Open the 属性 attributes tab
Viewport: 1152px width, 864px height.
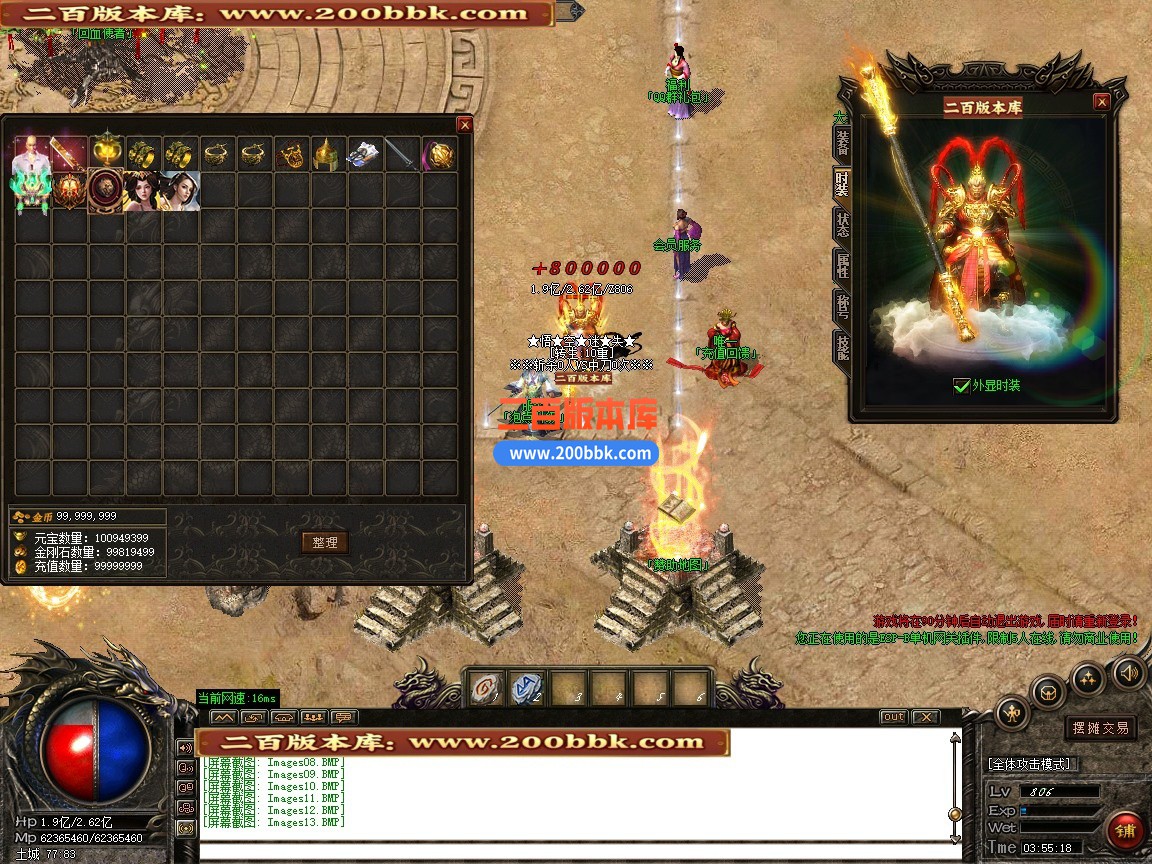pos(842,267)
